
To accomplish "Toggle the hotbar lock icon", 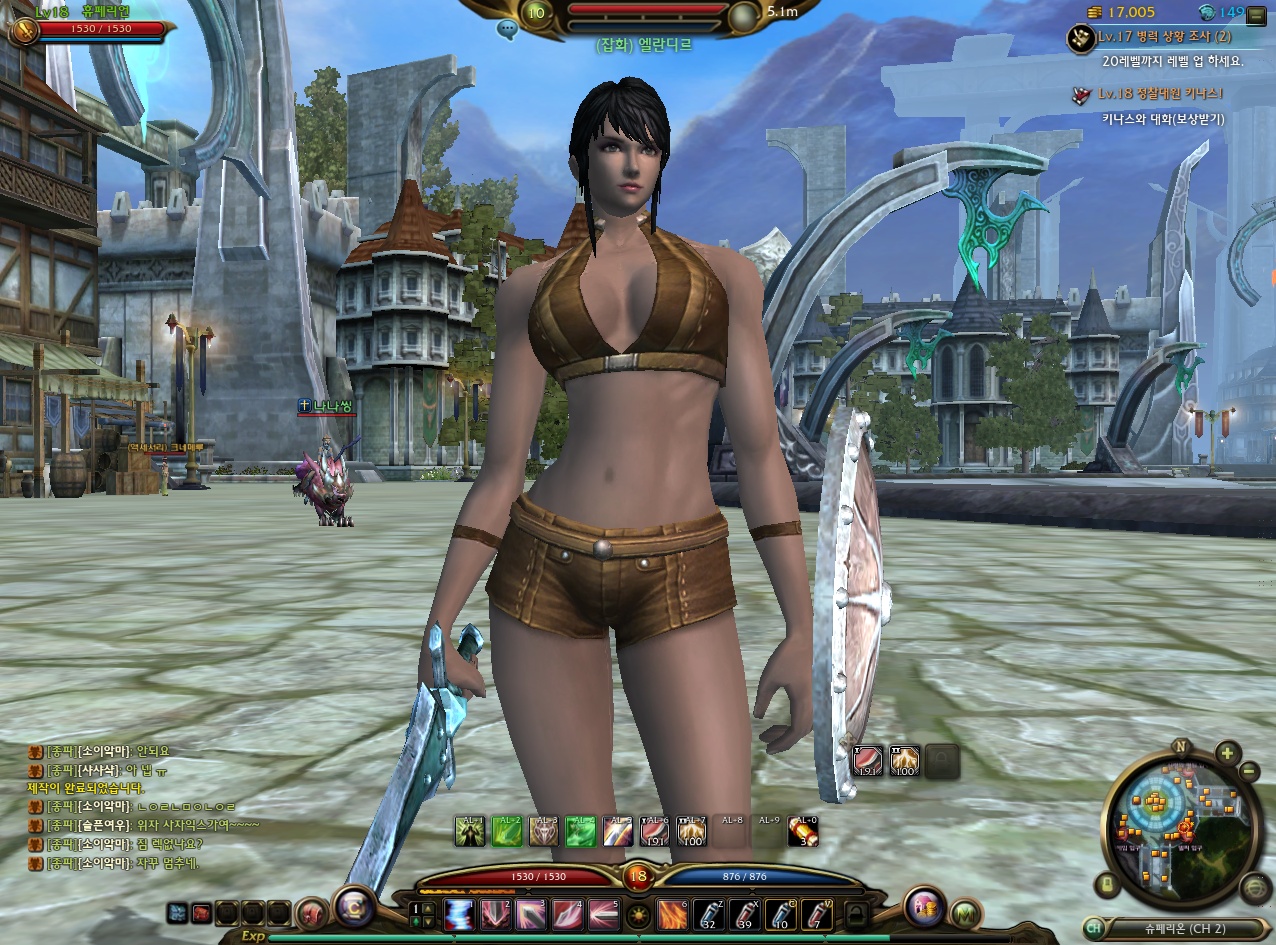I will pos(855,914).
